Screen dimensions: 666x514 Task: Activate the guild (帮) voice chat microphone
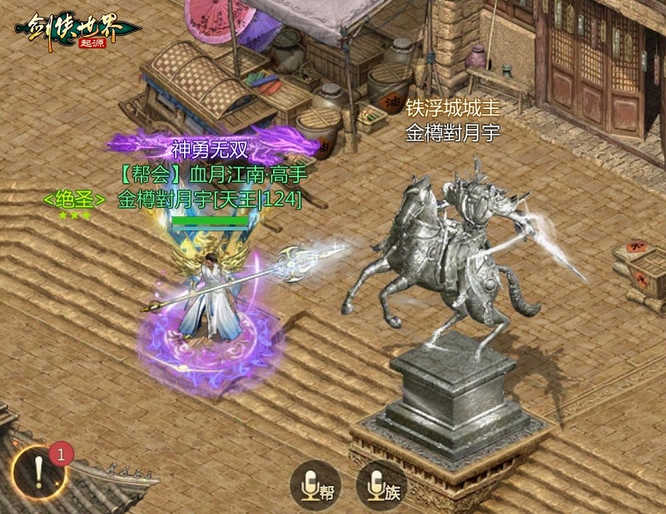click(x=314, y=486)
